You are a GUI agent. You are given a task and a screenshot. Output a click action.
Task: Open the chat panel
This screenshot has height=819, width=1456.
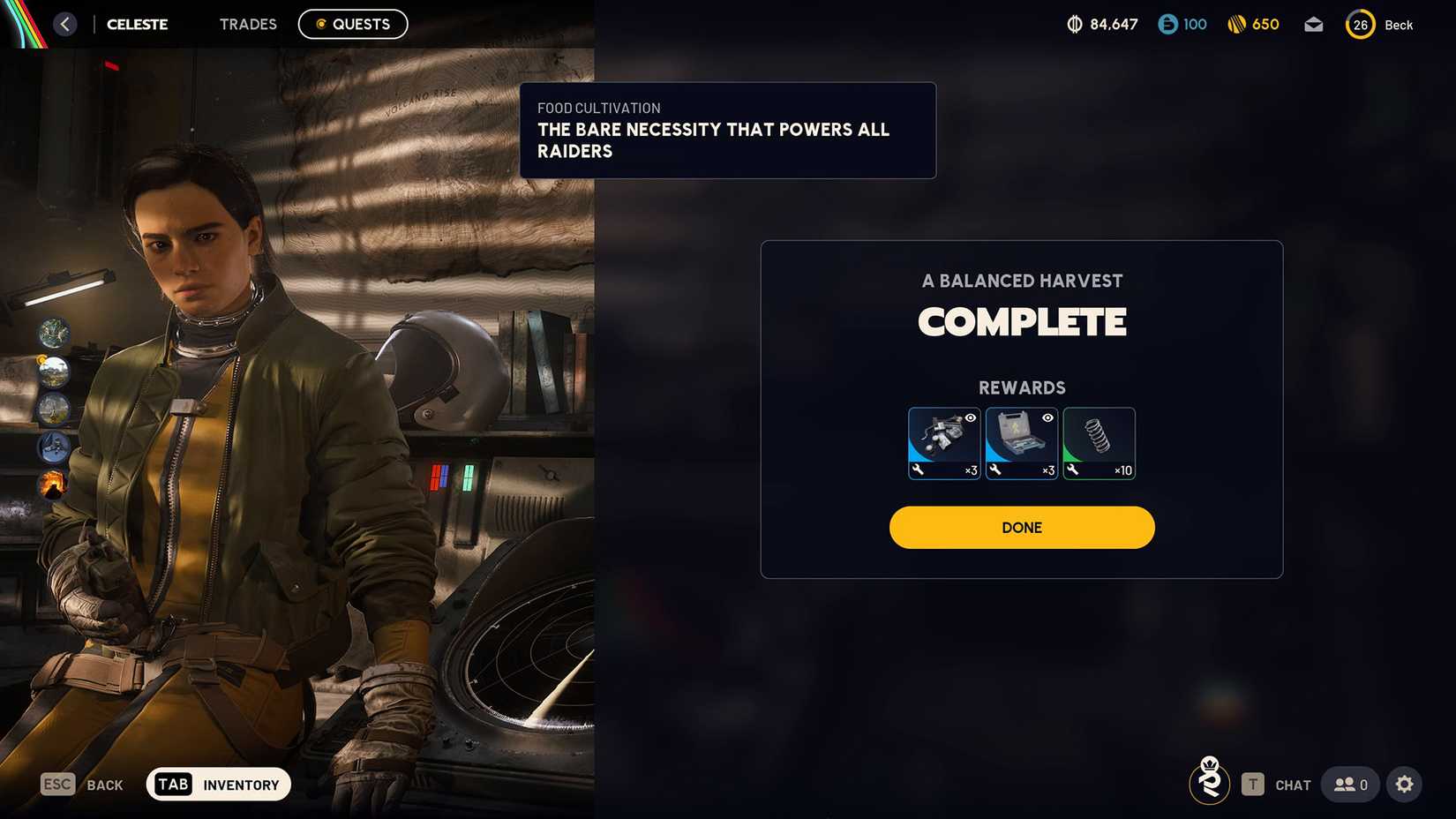tap(1276, 785)
